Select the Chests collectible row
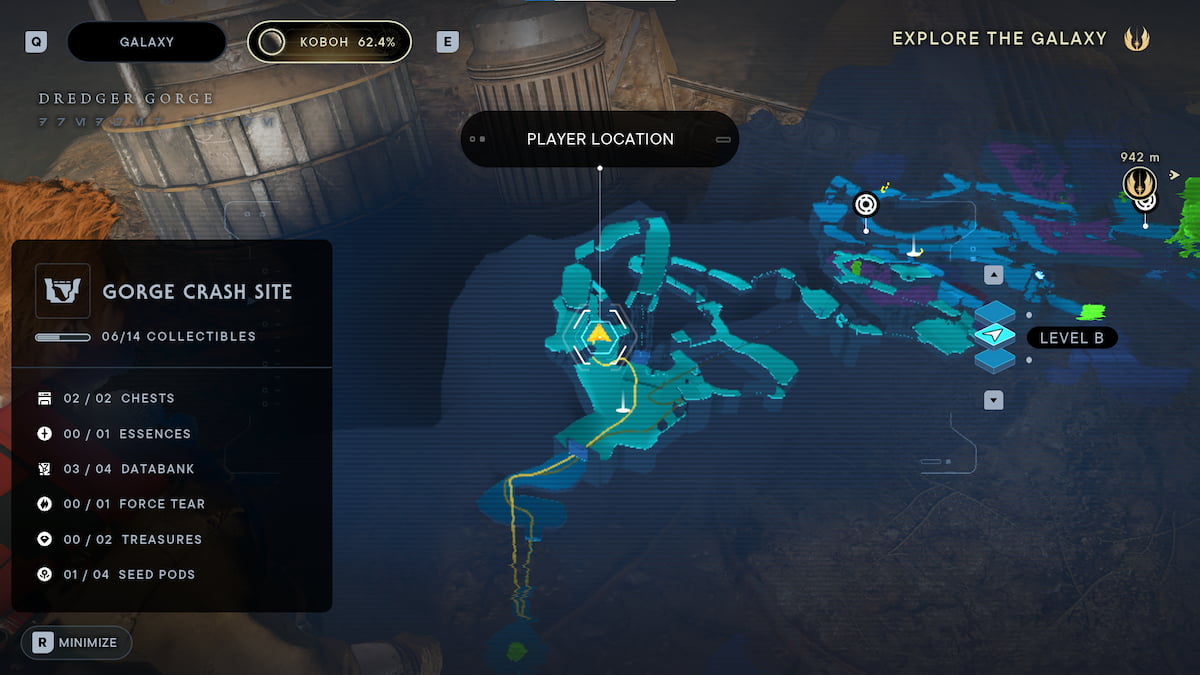 tap(118, 398)
